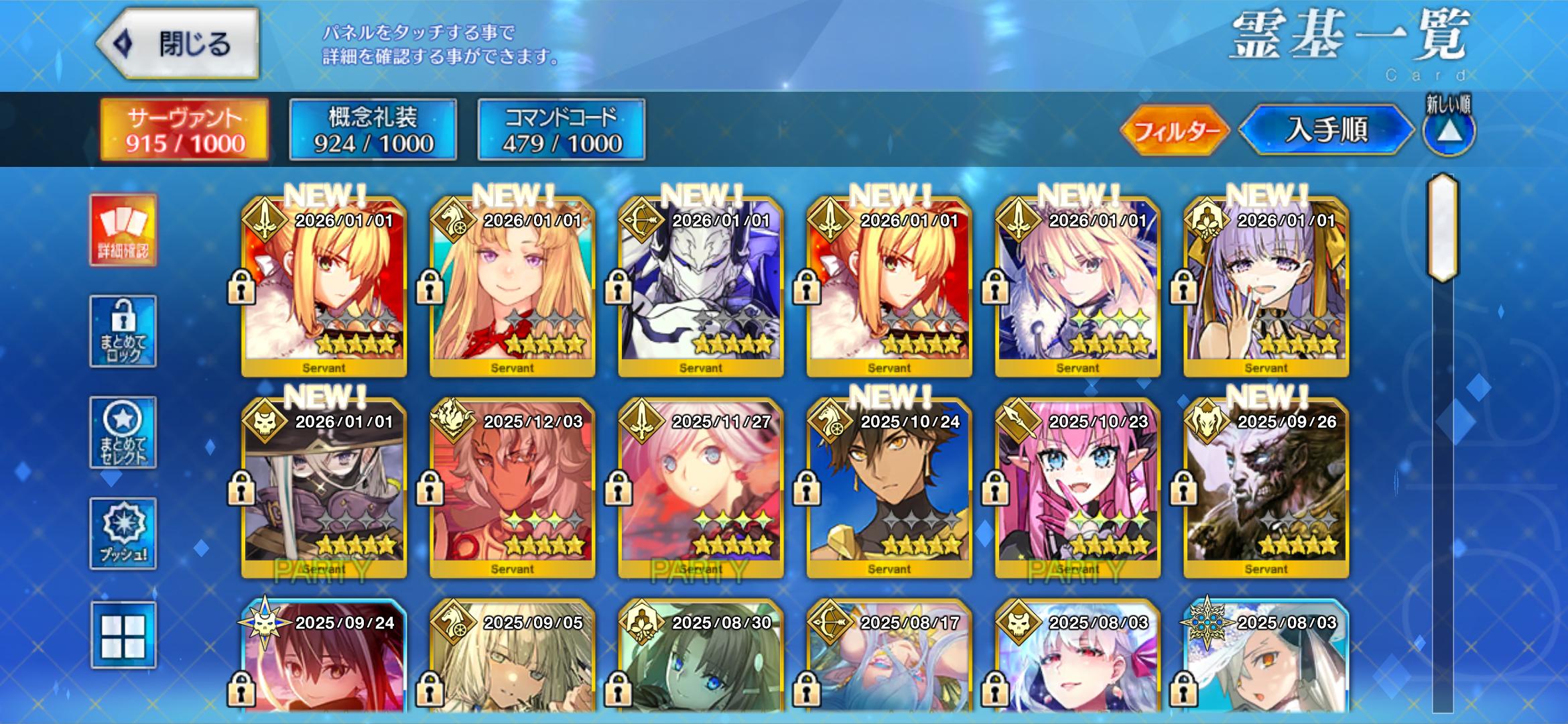Tap the プッシュ! button
The width and height of the screenshot is (1568, 724).
point(123,534)
